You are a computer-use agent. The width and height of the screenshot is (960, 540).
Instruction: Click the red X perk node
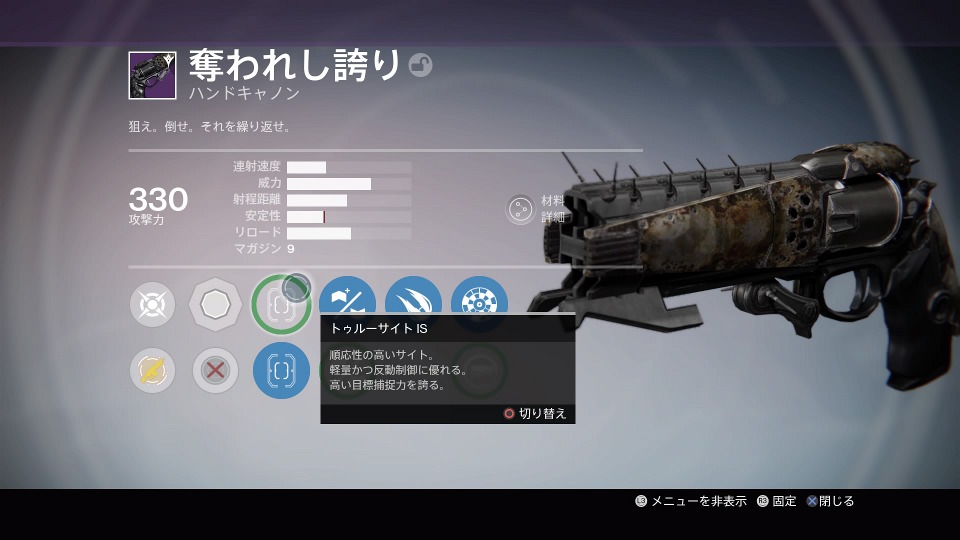click(216, 371)
